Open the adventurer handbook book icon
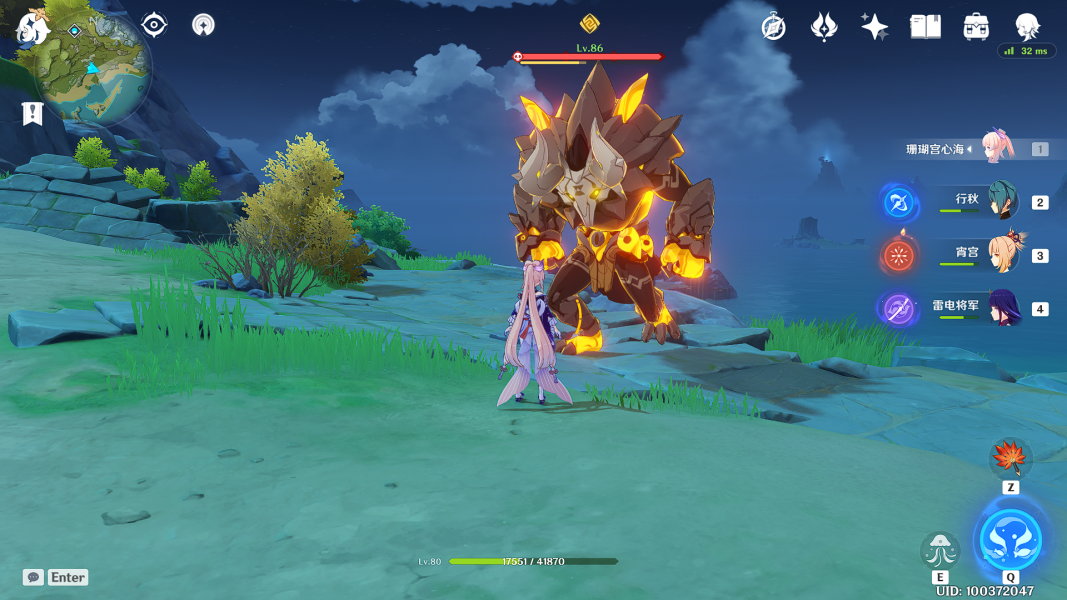 click(x=926, y=27)
